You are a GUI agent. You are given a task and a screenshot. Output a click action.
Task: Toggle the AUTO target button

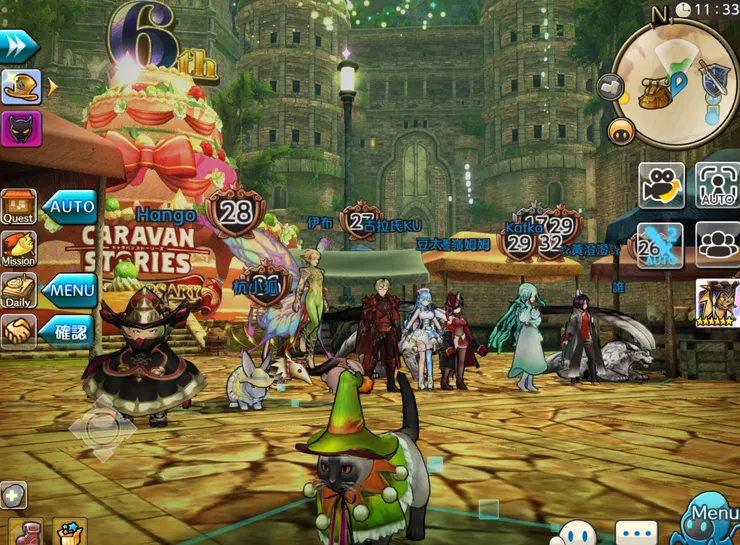tap(717, 186)
